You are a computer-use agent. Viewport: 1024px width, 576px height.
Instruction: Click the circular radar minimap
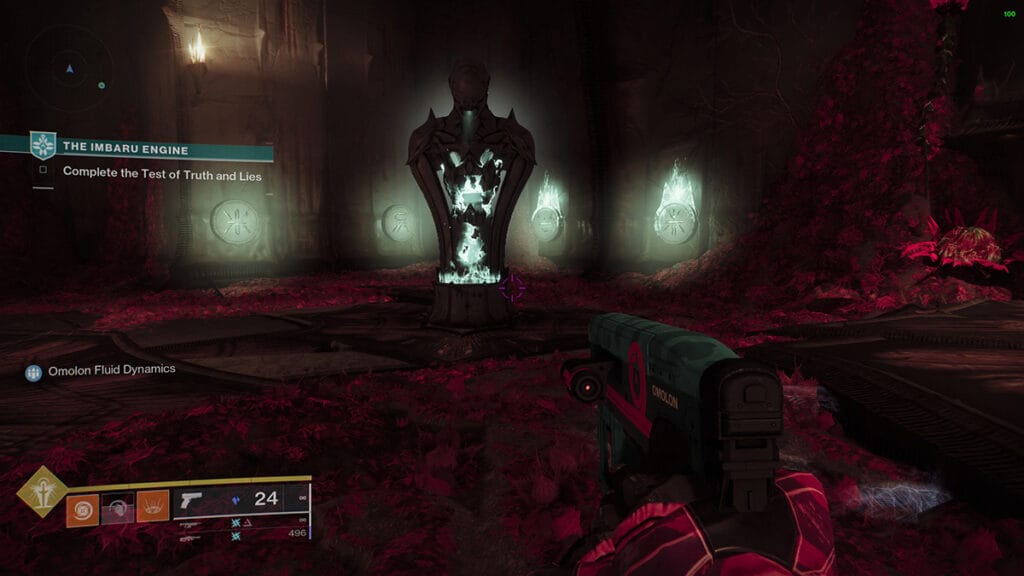coord(69,68)
